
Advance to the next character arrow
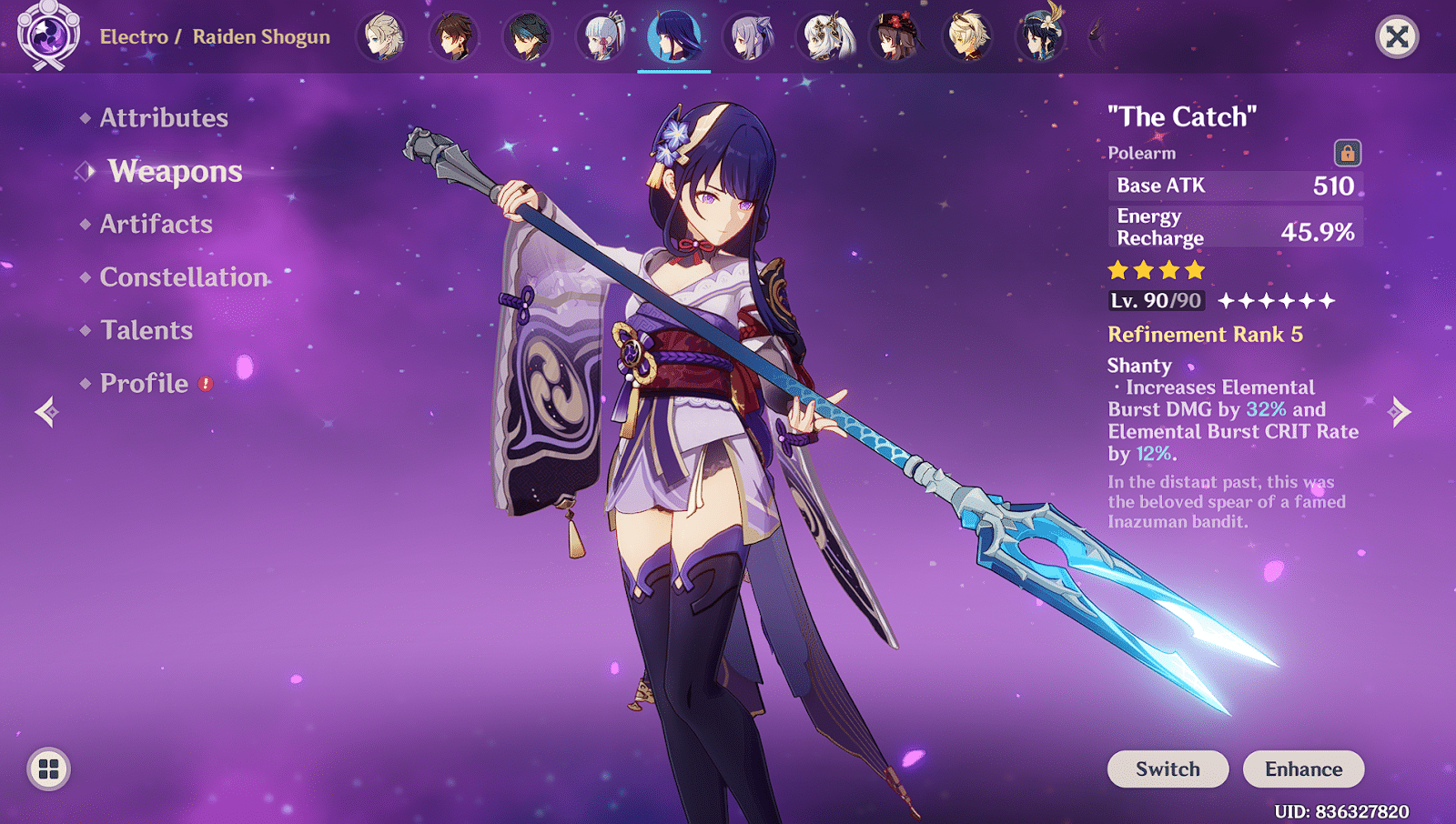click(1400, 412)
